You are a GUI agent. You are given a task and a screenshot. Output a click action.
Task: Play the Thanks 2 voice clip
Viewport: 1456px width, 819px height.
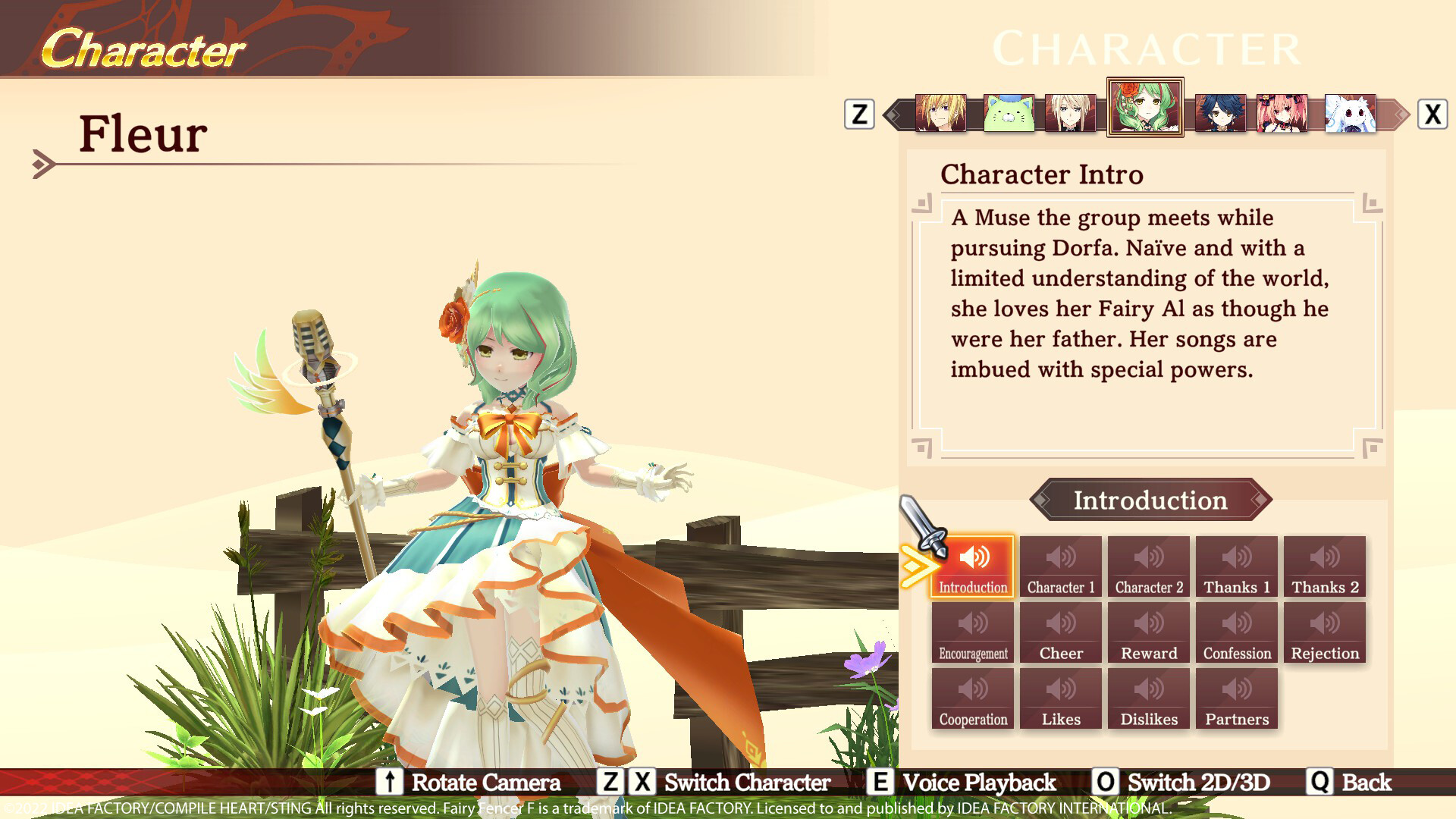[x=1325, y=565]
